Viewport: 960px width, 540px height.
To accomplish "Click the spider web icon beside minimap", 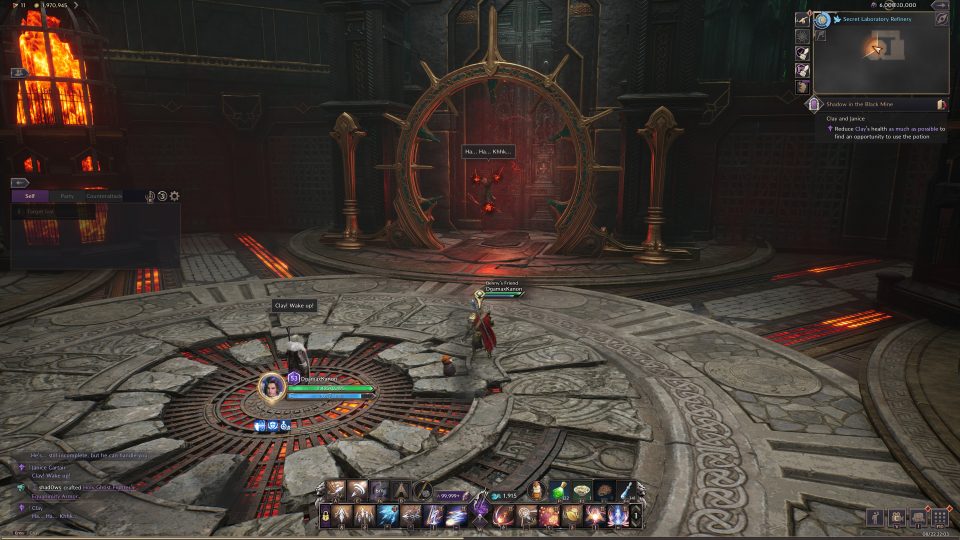I will tap(803, 35).
